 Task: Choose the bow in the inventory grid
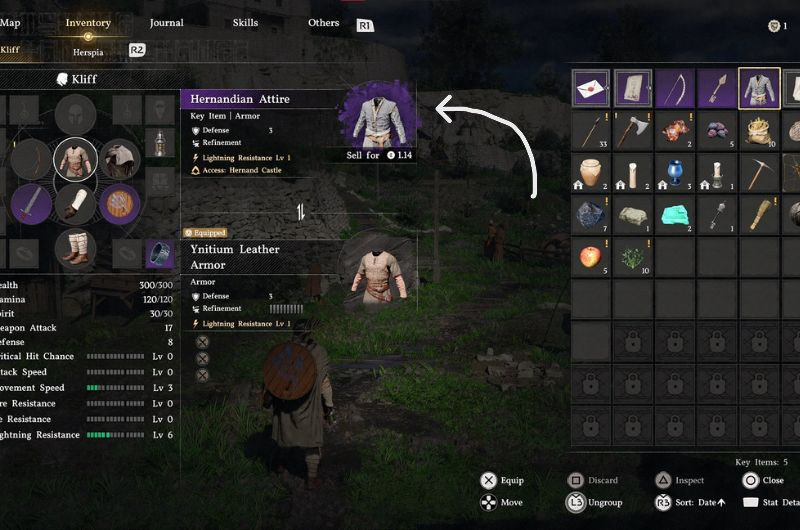(x=675, y=88)
